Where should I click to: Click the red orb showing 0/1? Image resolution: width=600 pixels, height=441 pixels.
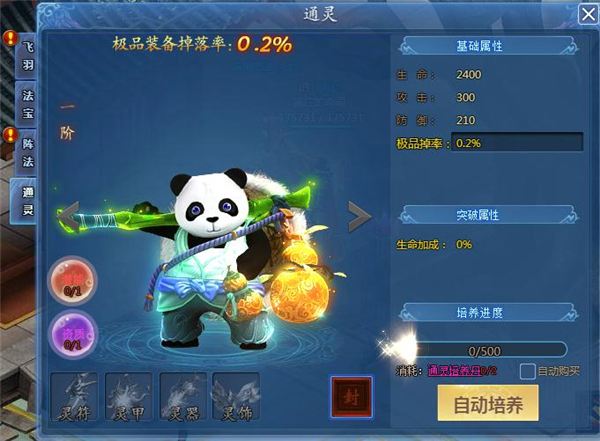coord(73,280)
